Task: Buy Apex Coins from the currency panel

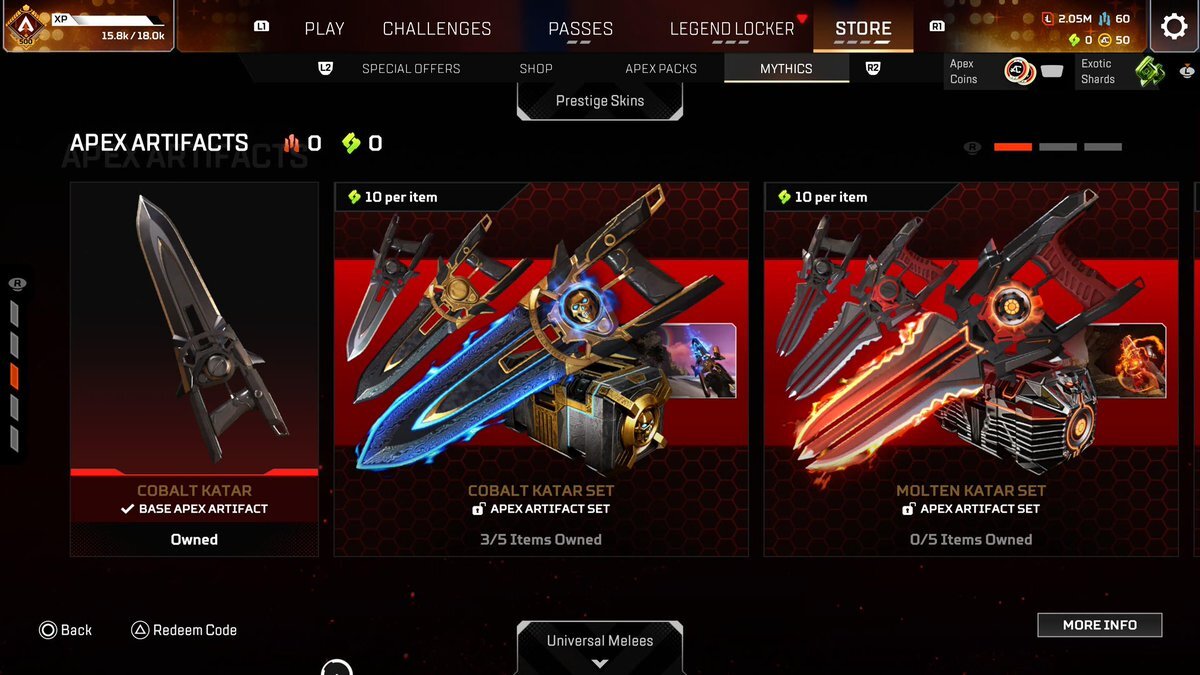Action: pyautogui.click(x=1005, y=72)
